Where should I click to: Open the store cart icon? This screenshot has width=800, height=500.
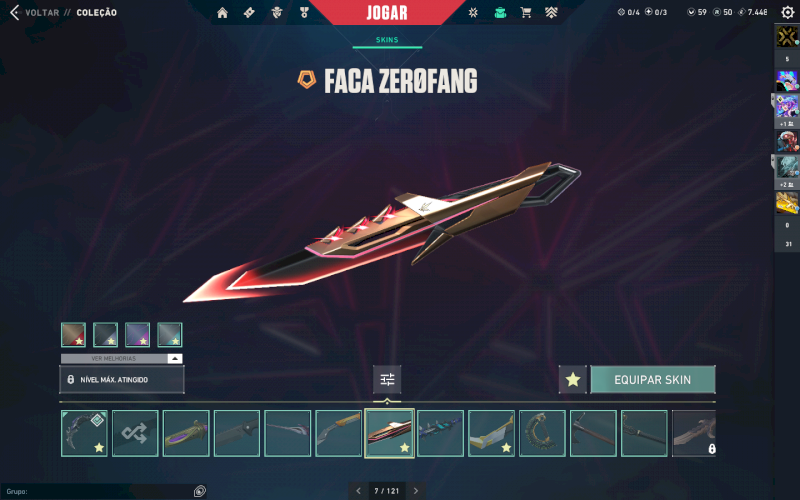click(x=525, y=13)
